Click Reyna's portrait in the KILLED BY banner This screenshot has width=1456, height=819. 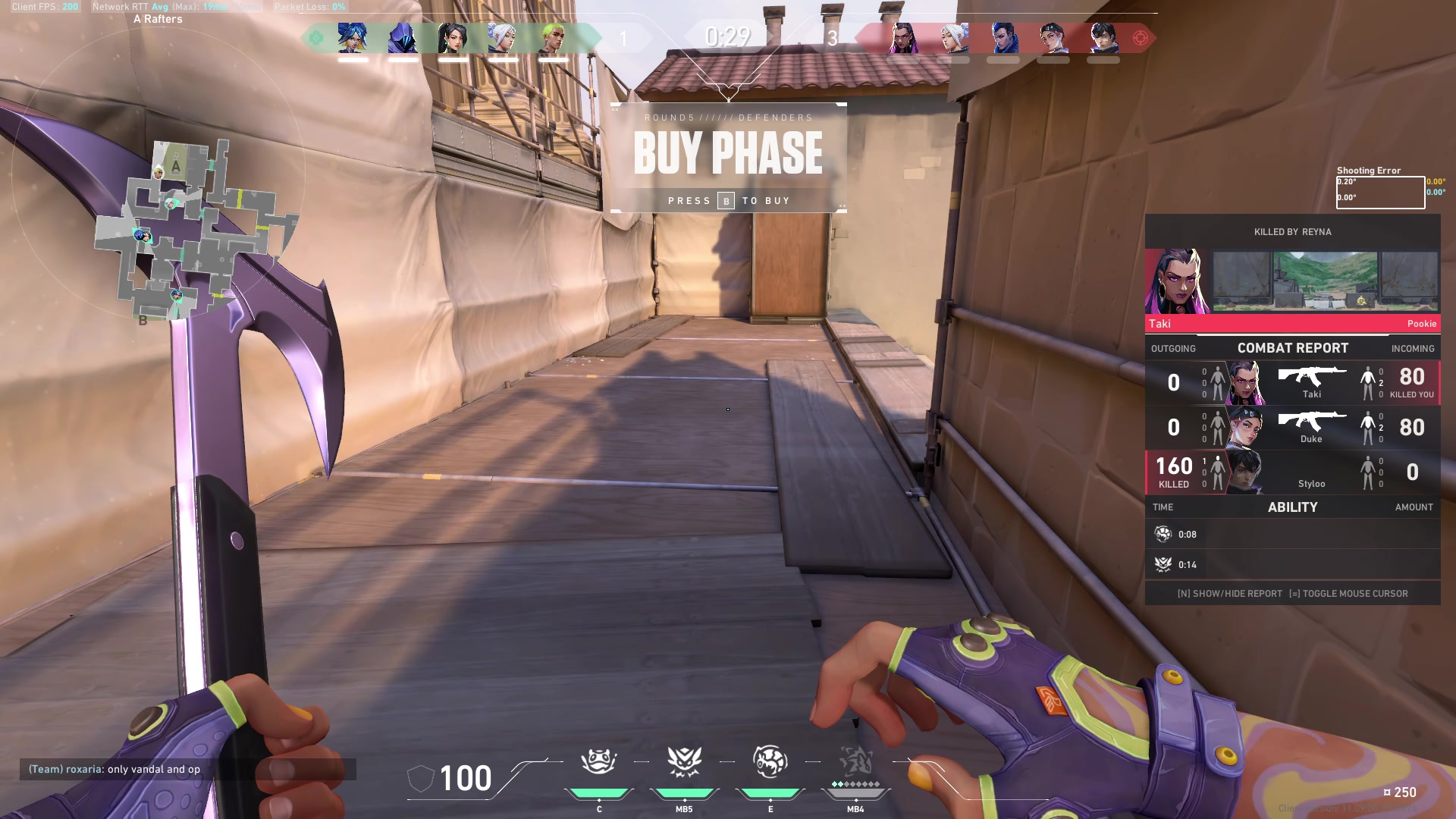click(1175, 281)
